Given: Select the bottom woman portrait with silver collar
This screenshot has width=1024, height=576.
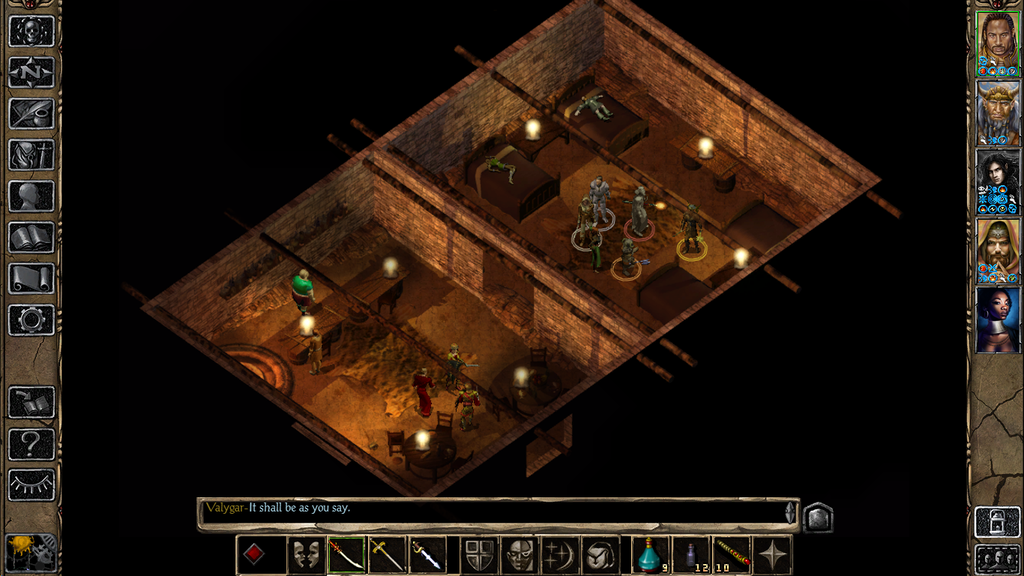Looking at the screenshot, I should coord(997,320).
